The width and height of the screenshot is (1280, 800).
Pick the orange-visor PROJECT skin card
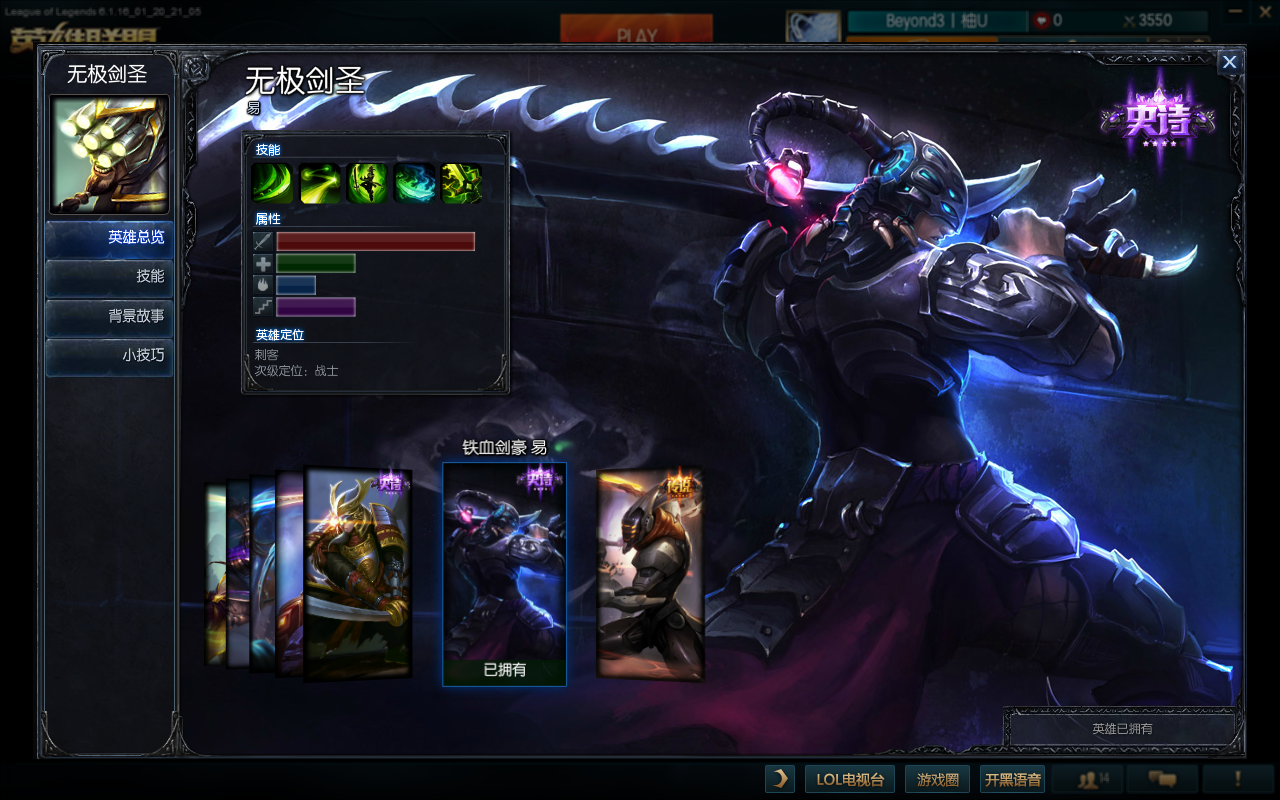[650, 573]
